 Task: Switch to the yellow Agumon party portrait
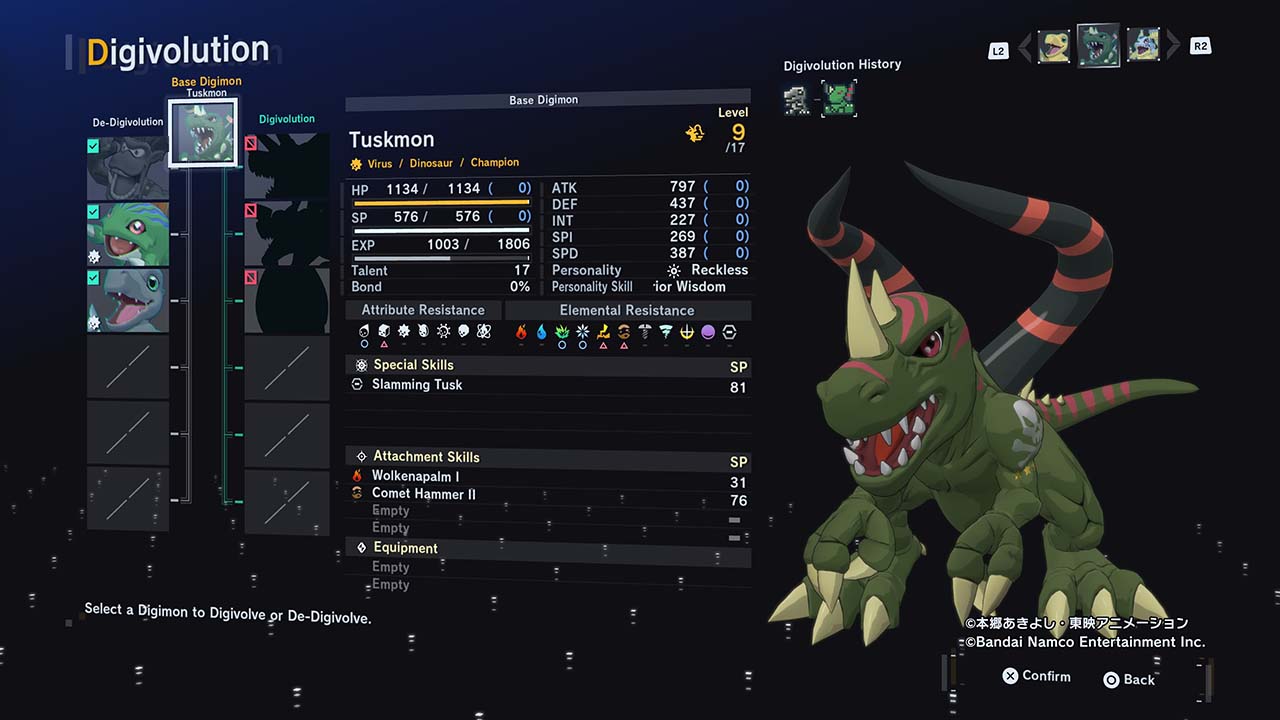(1053, 46)
